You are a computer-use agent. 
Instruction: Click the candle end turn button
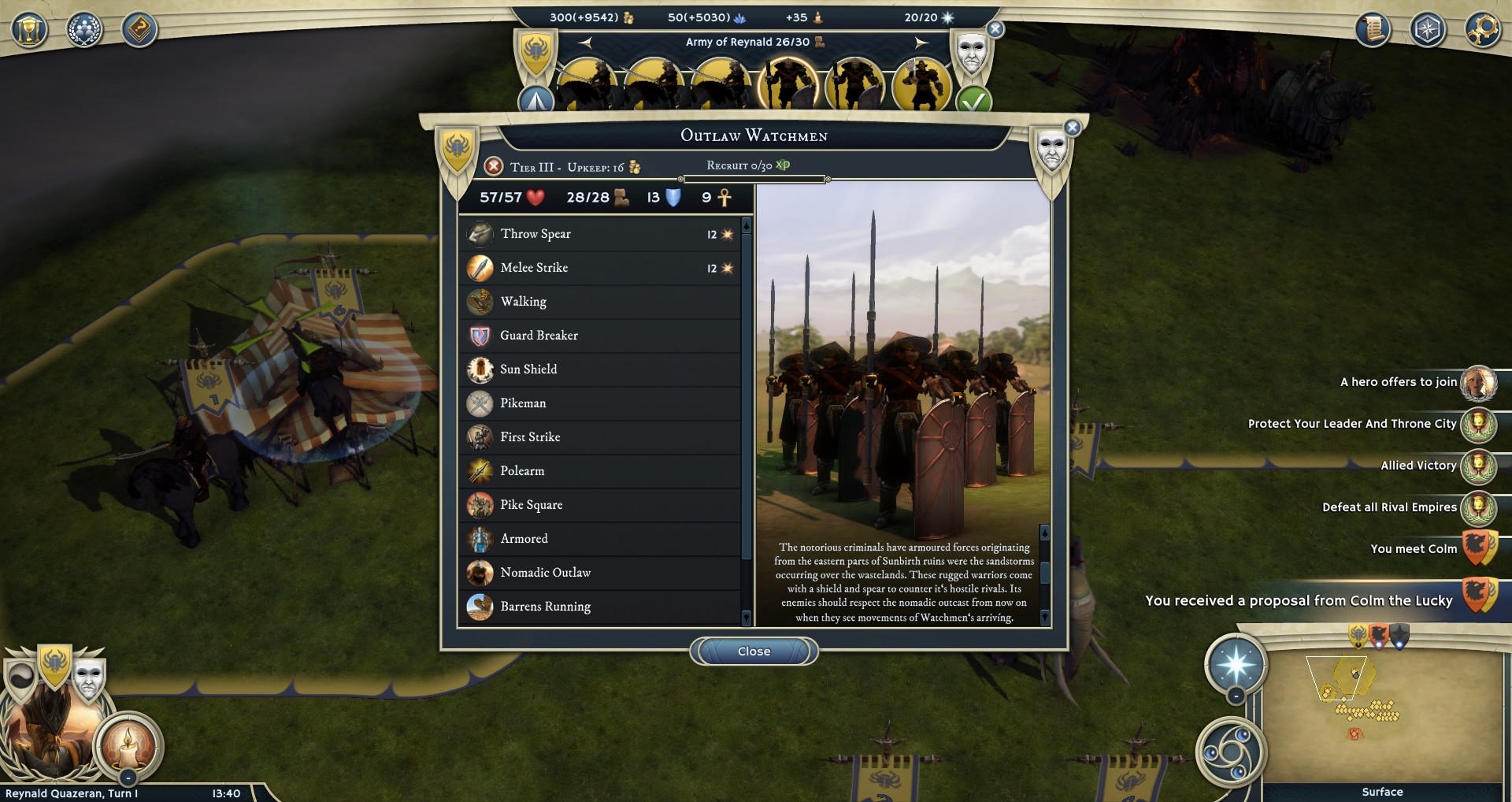click(128, 744)
